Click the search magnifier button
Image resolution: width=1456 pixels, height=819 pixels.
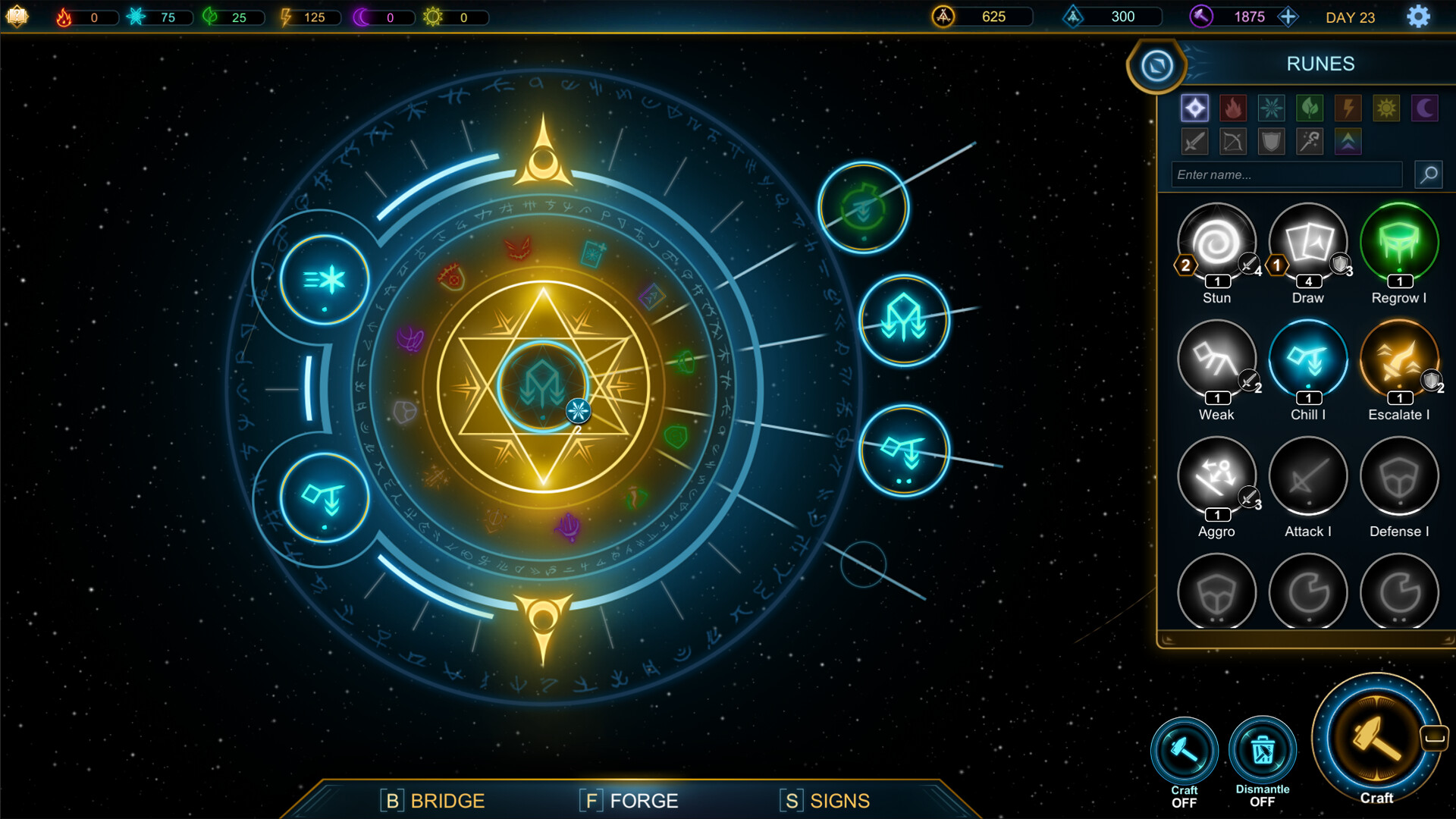(x=1428, y=175)
